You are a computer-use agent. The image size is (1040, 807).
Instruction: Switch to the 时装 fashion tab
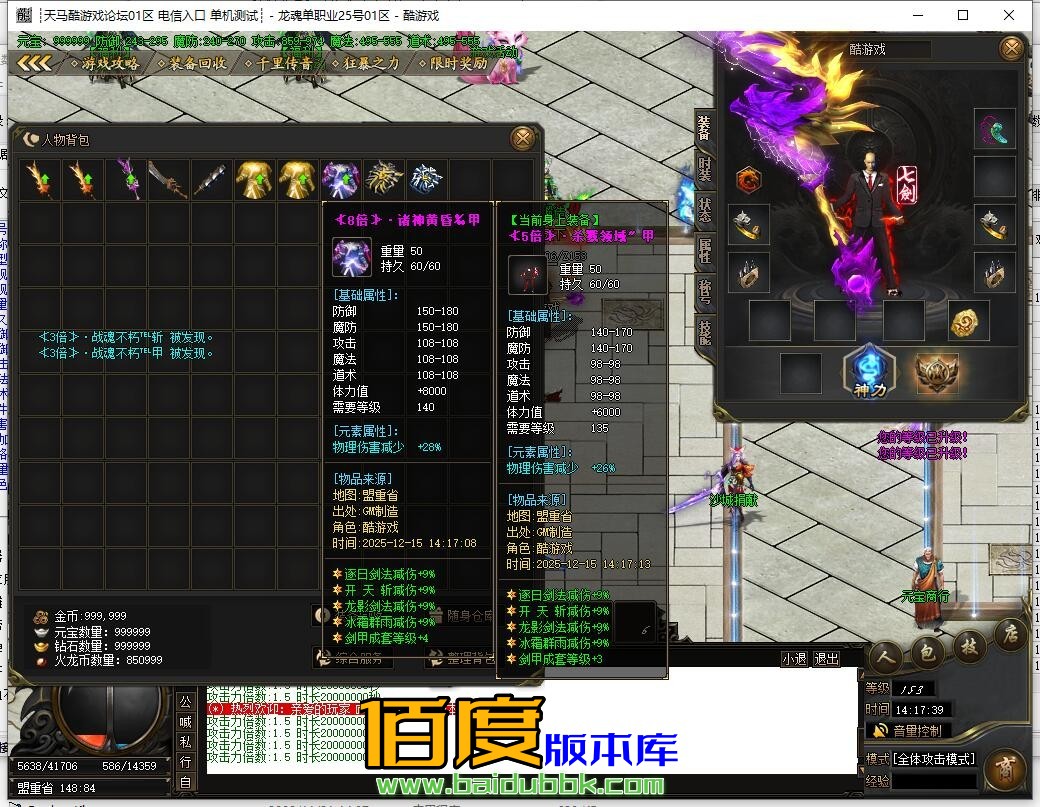705,168
